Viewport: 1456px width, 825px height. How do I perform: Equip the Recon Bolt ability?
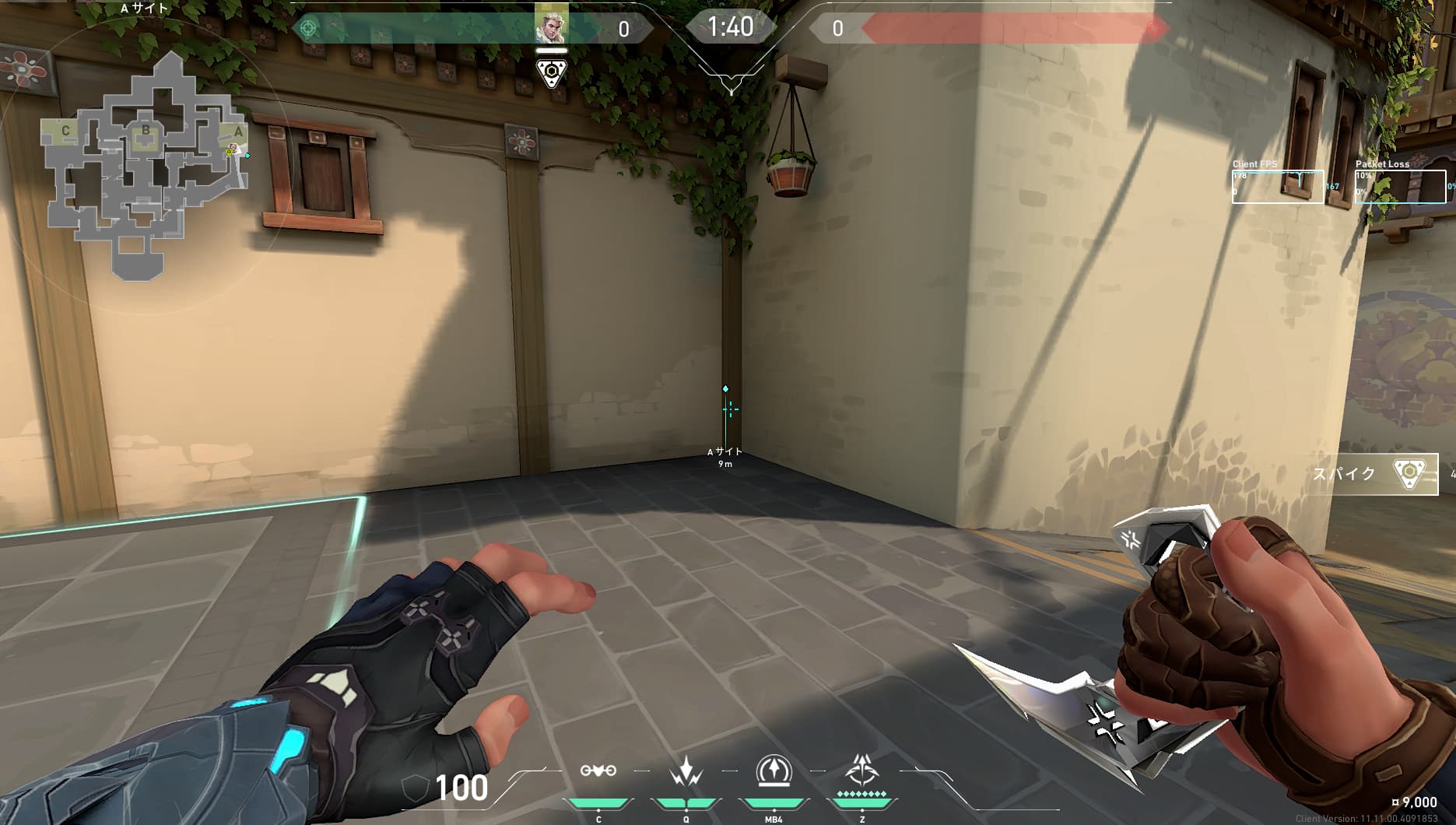774,771
